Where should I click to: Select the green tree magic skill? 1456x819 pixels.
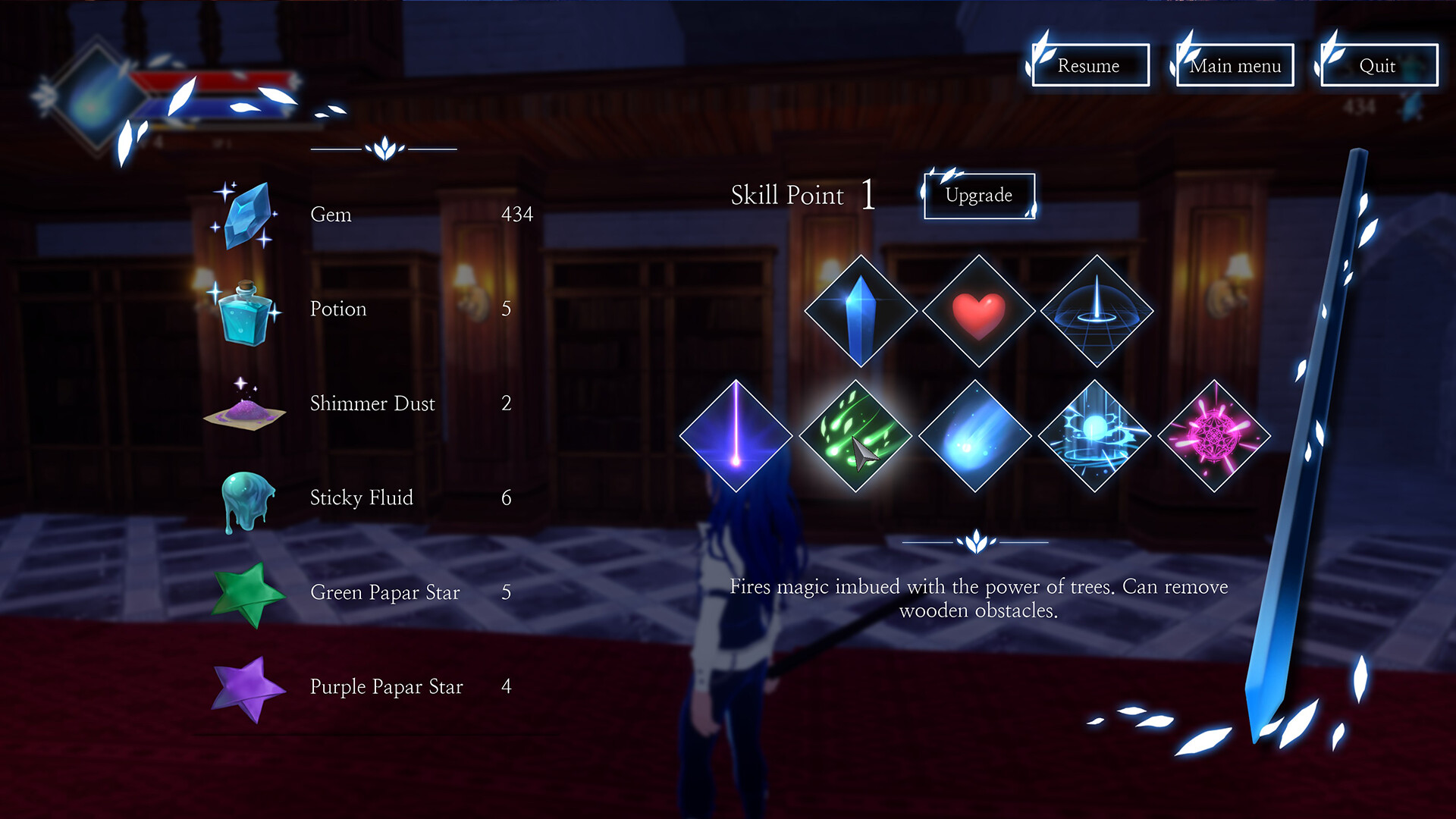pyautogui.click(x=857, y=436)
